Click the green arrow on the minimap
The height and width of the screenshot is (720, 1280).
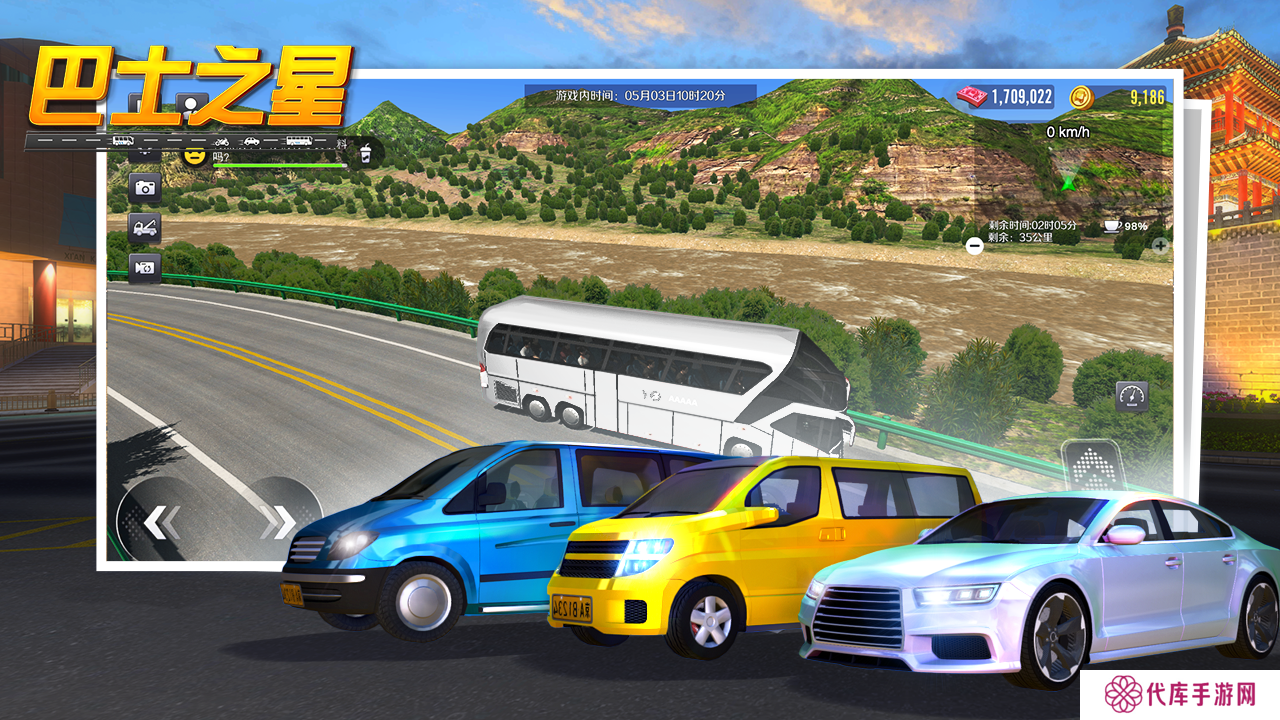point(1068,182)
